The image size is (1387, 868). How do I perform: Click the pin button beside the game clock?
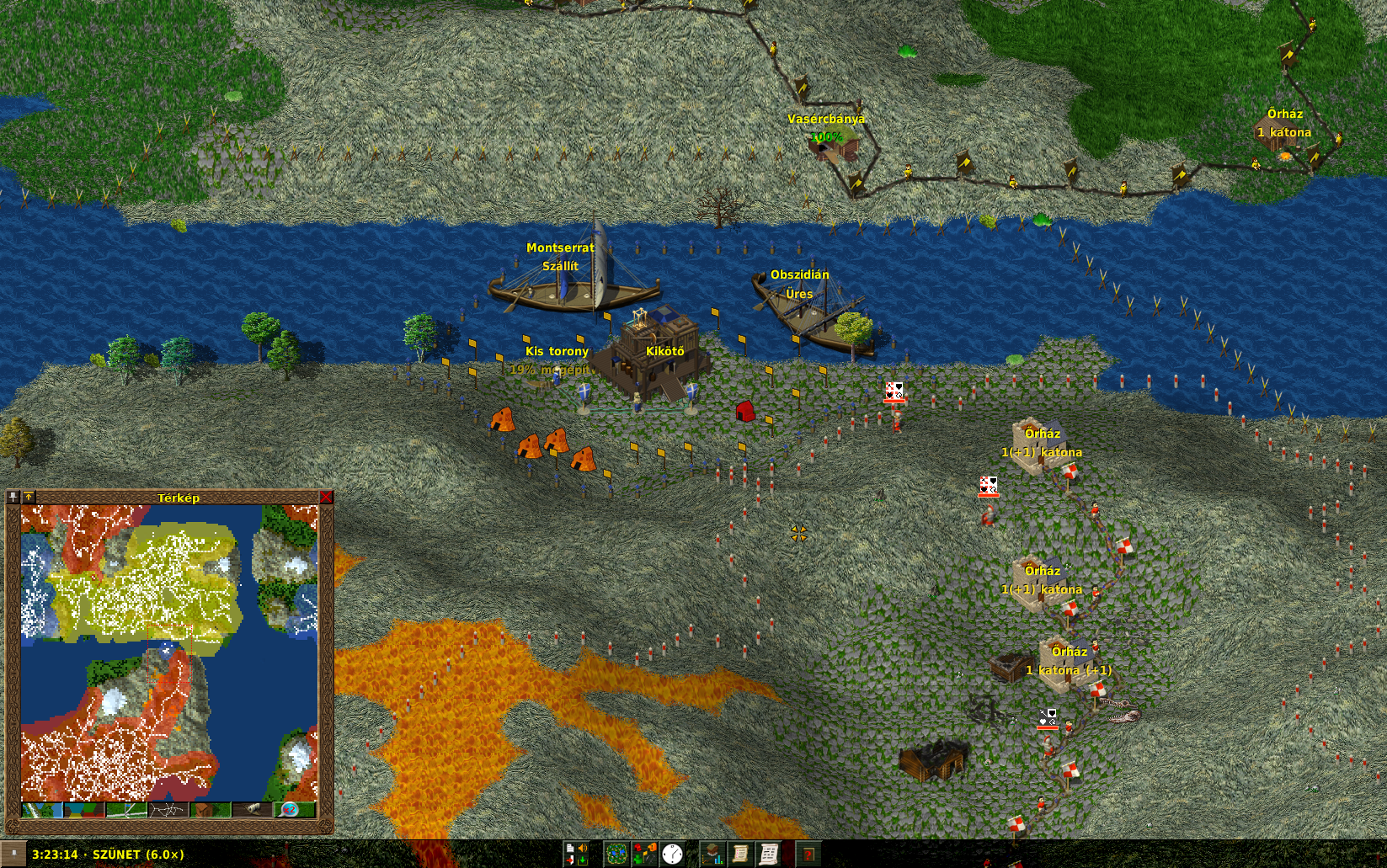click(x=13, y=854)
